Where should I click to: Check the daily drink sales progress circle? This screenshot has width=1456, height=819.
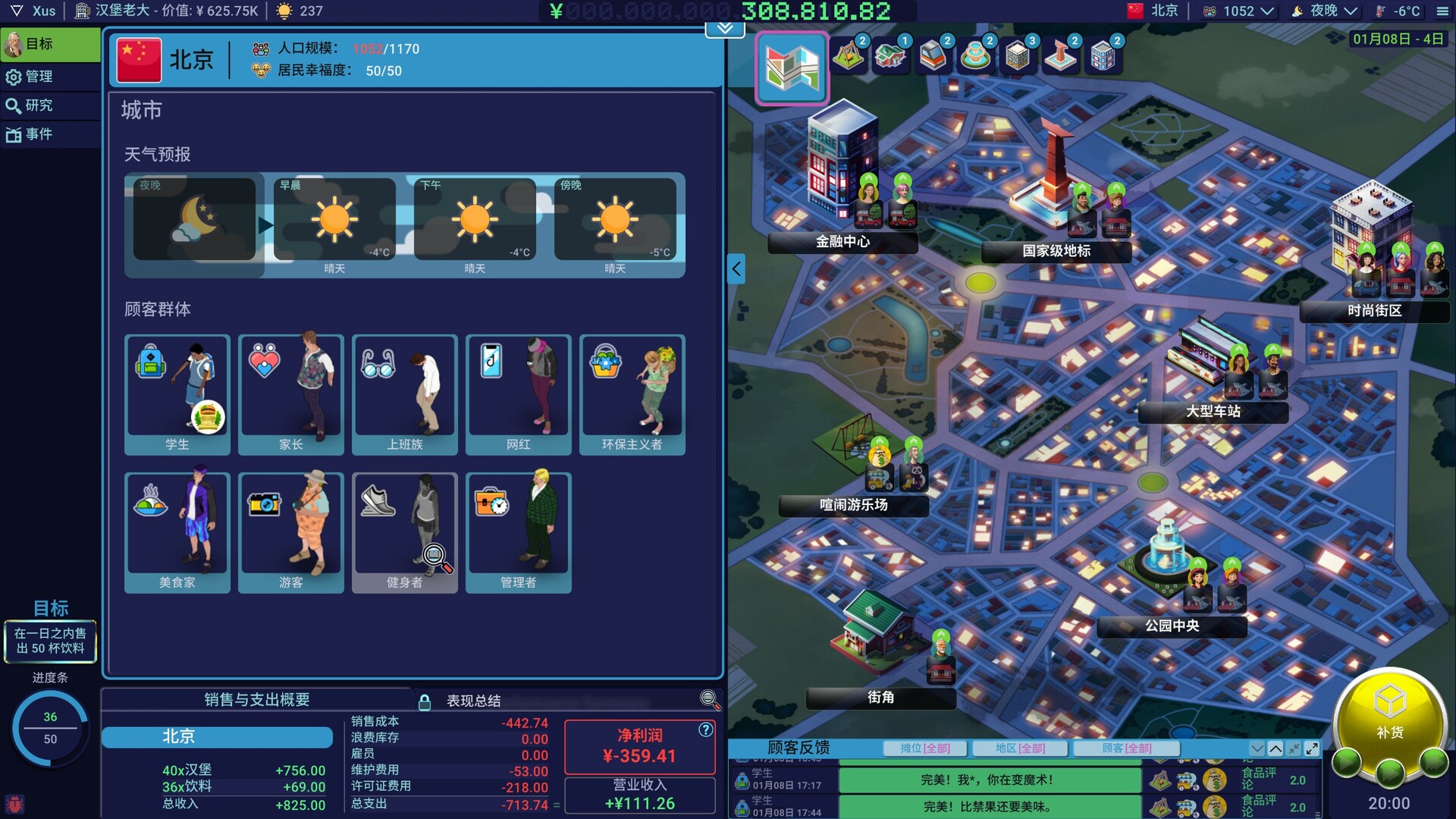click(x=50, y=726)
